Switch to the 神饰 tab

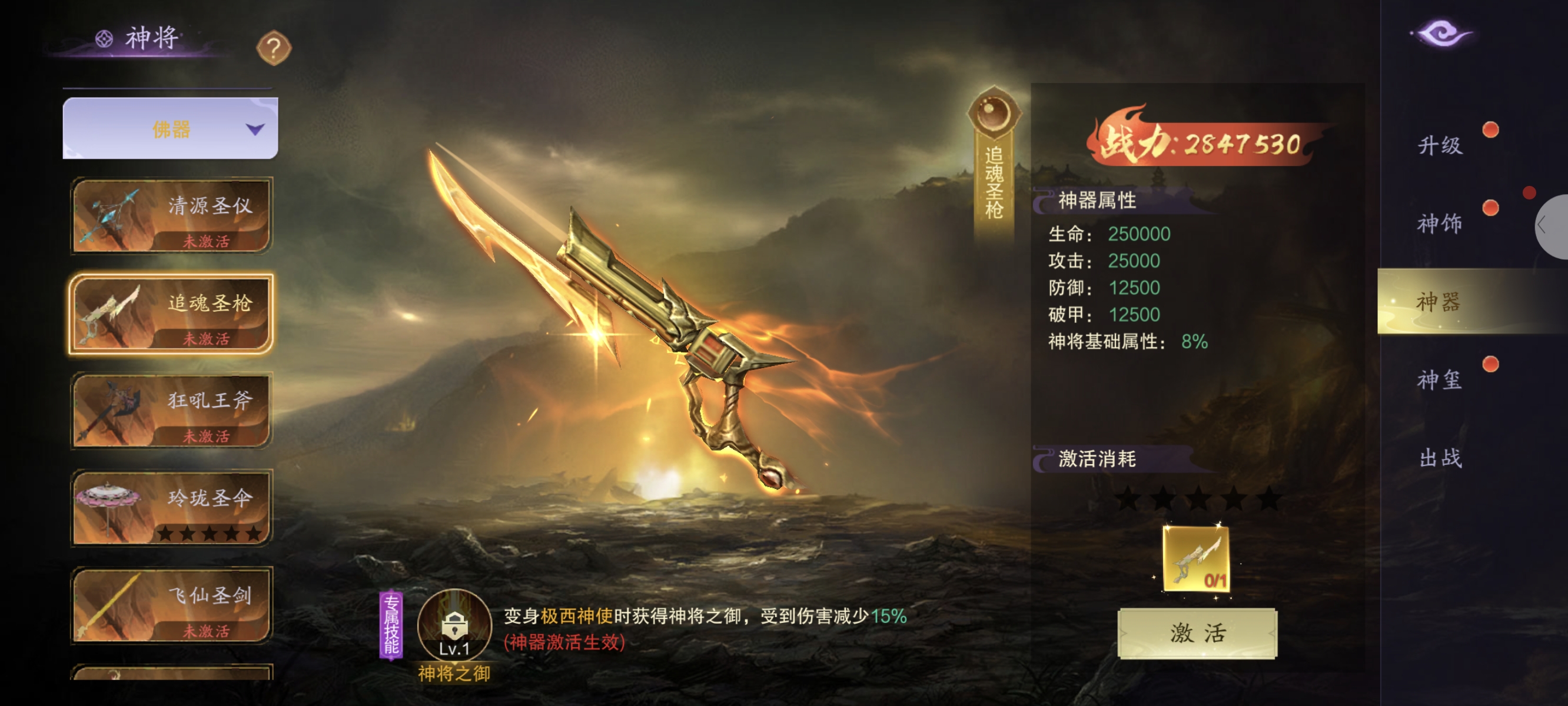tap(1440, 224)
